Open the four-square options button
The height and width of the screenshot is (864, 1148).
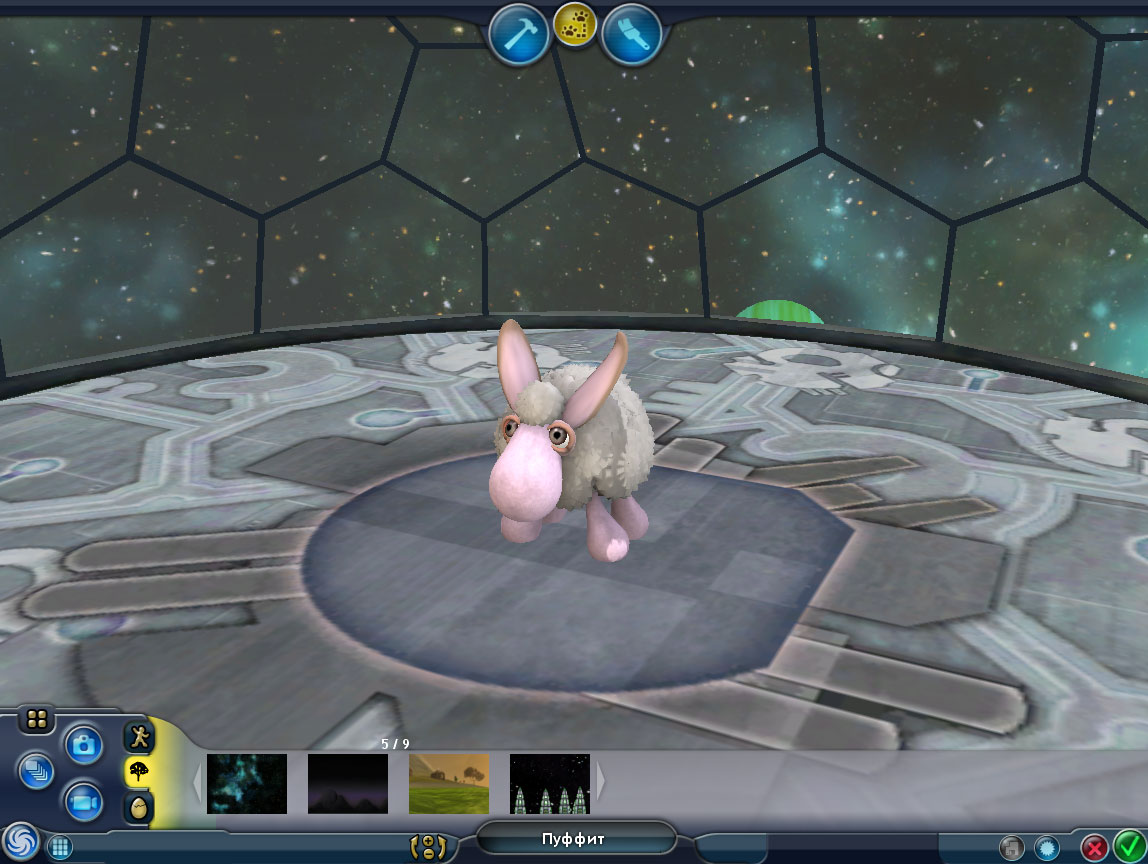(x=36, y=720)
